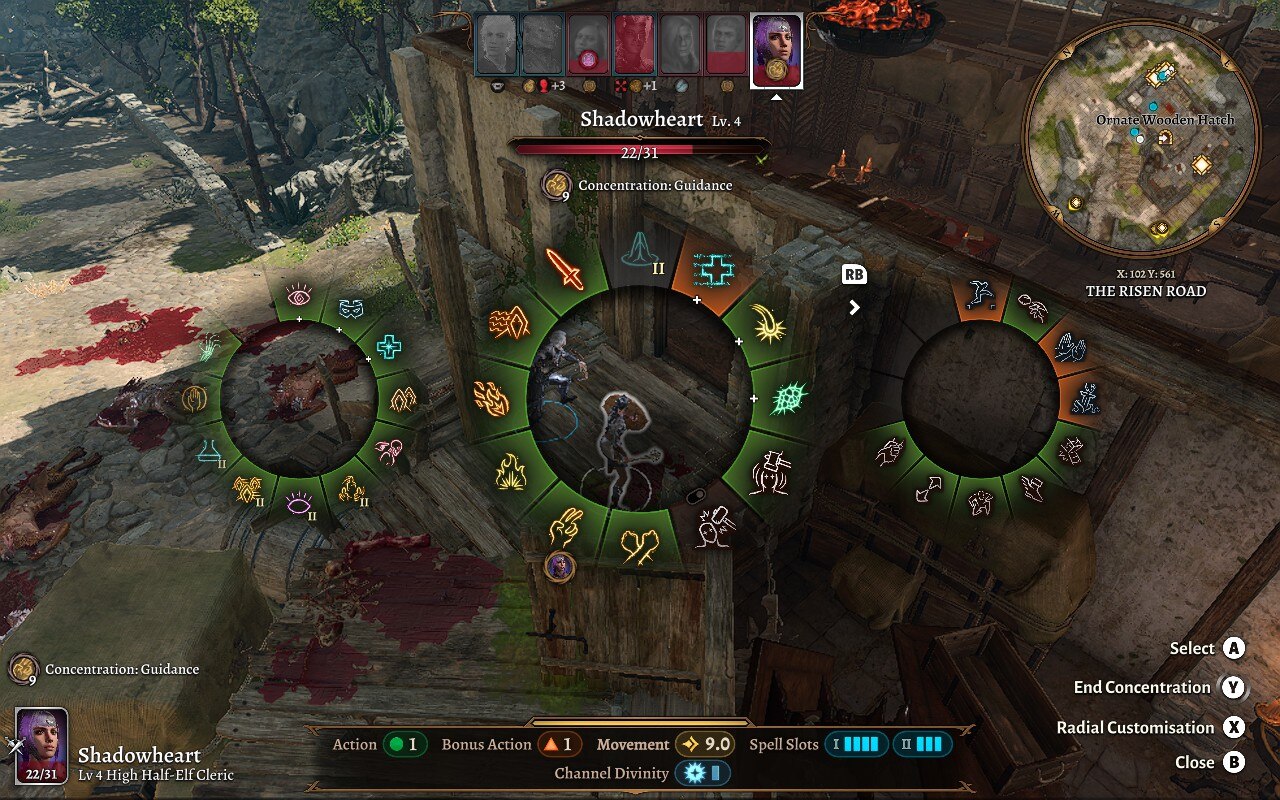
Task: Close the radial menu
Action: [1233, 762]
